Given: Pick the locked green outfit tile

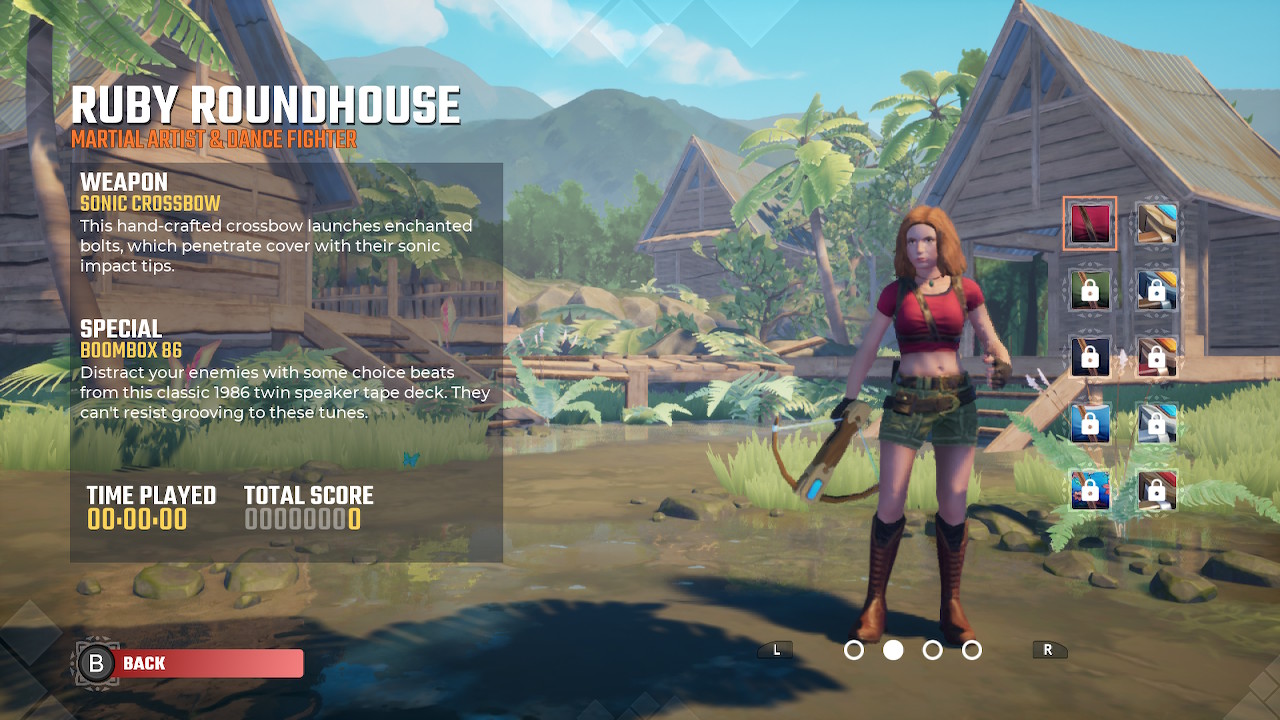Looking at the screenshot, I should (1090, 290).
